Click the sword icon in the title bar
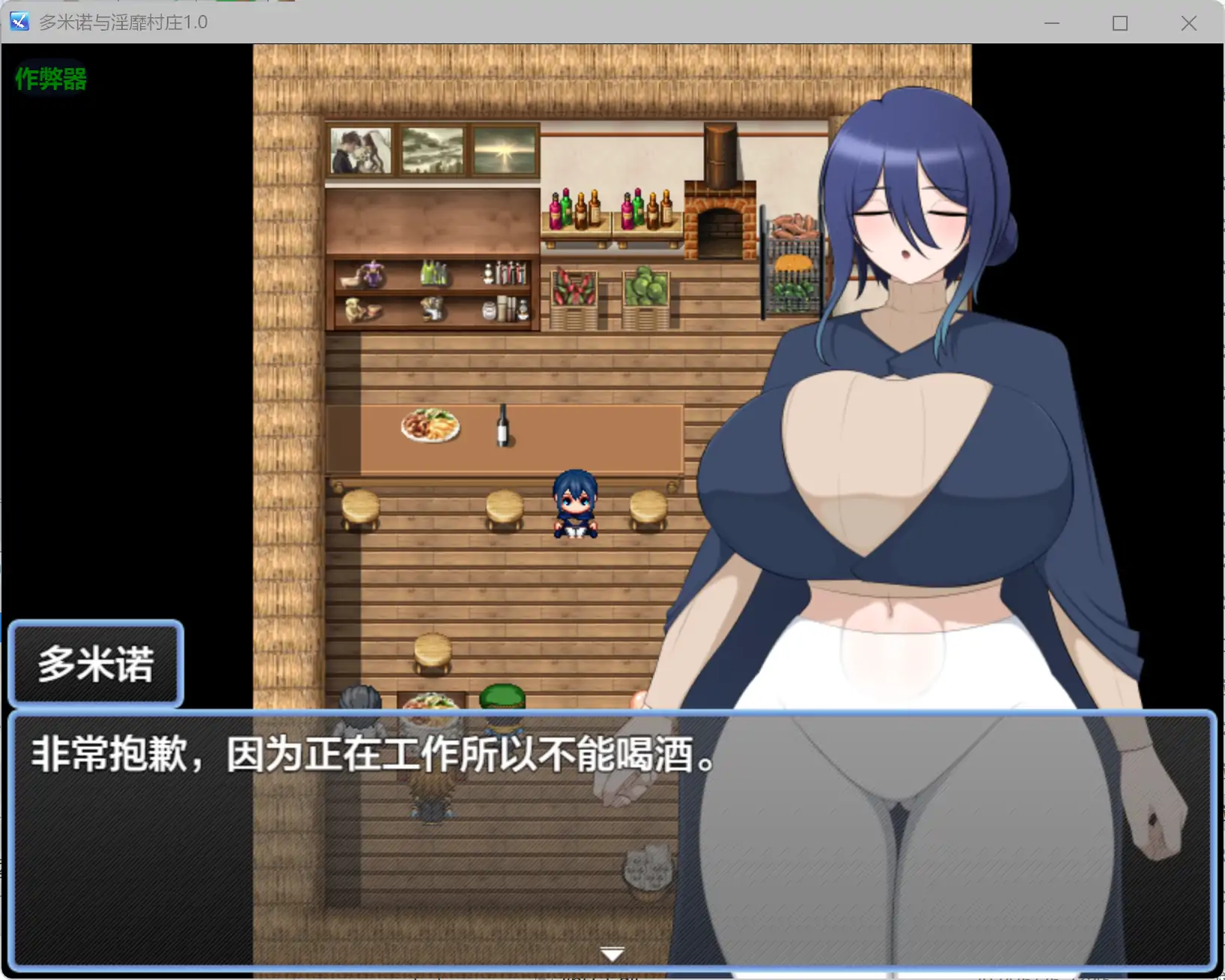 pos(18,22)
